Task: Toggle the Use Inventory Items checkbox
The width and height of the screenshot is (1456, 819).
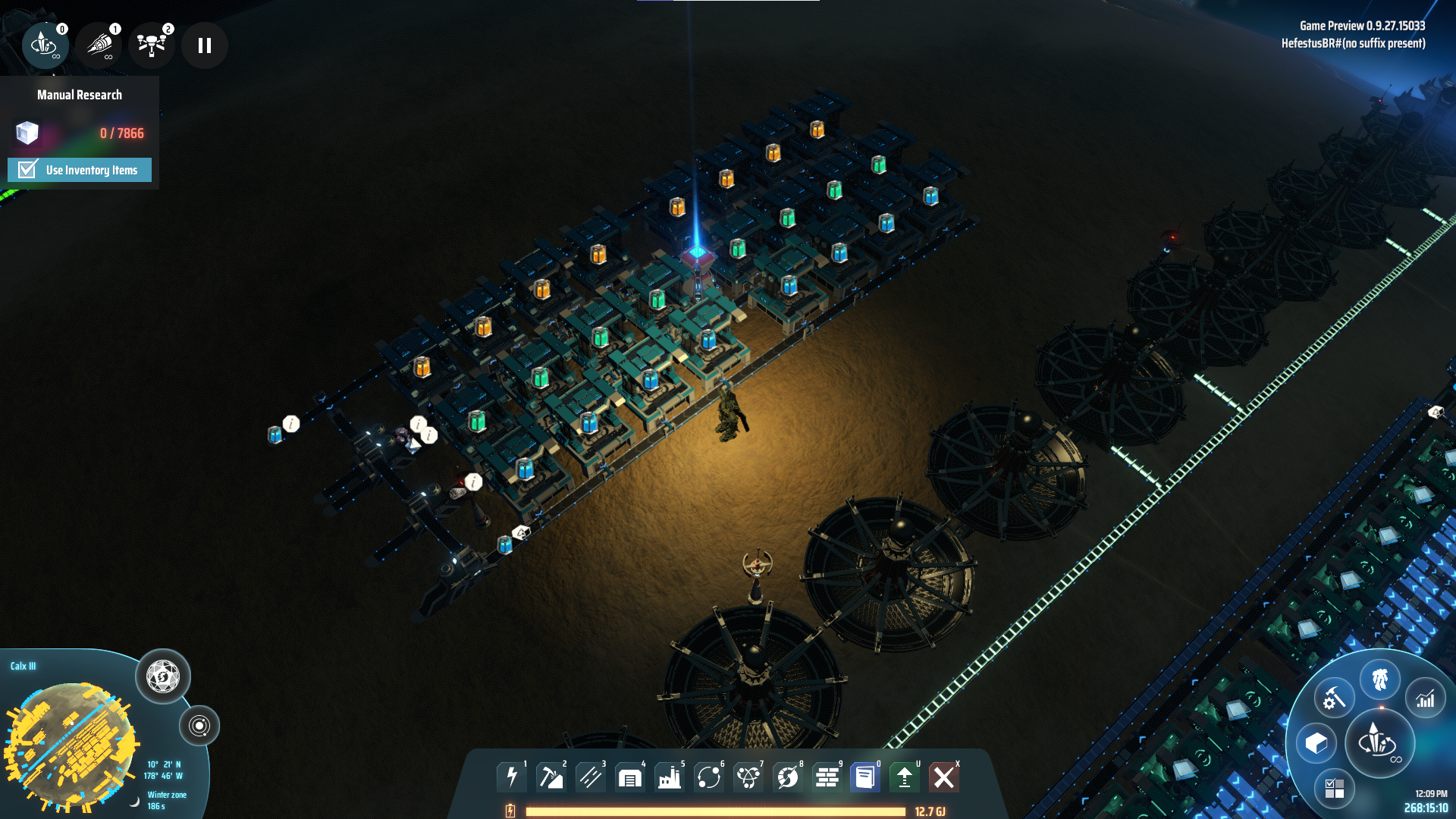Action: (x=28, y=170)
